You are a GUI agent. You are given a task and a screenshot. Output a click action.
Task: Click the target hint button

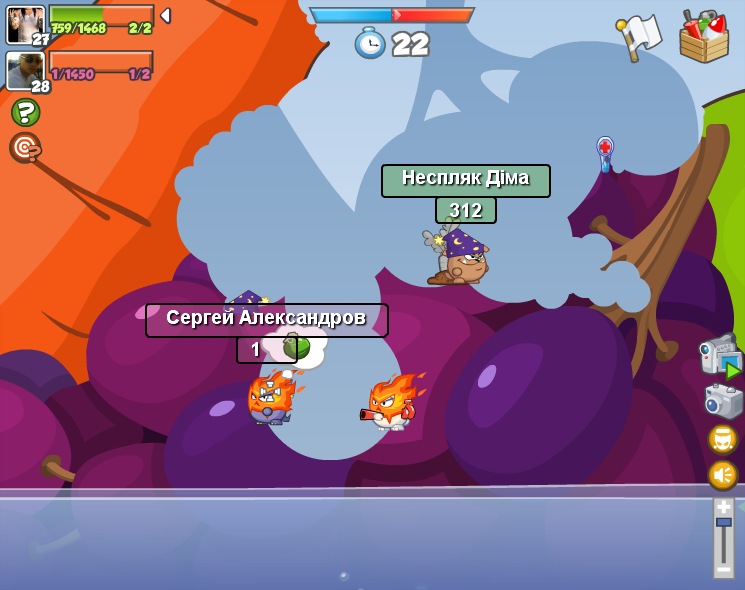pos(25,148)
